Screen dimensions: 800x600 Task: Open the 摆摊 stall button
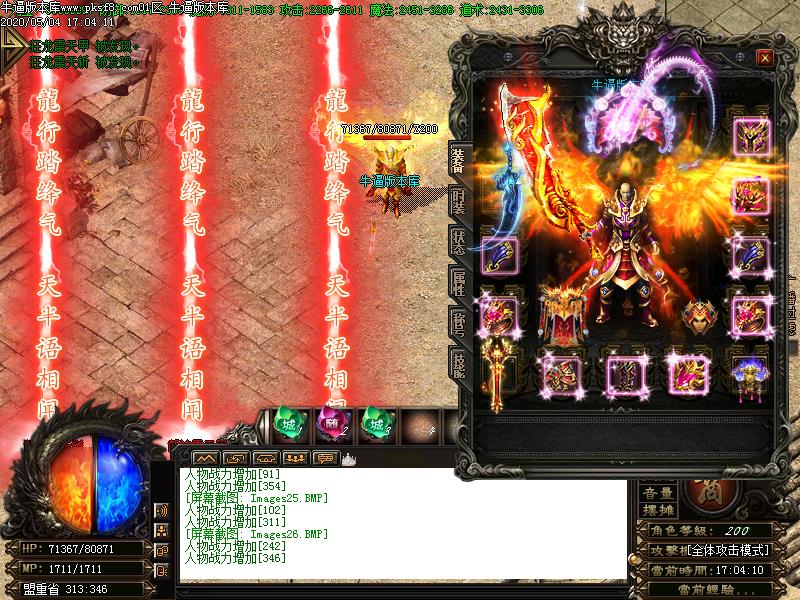(658, 509)
